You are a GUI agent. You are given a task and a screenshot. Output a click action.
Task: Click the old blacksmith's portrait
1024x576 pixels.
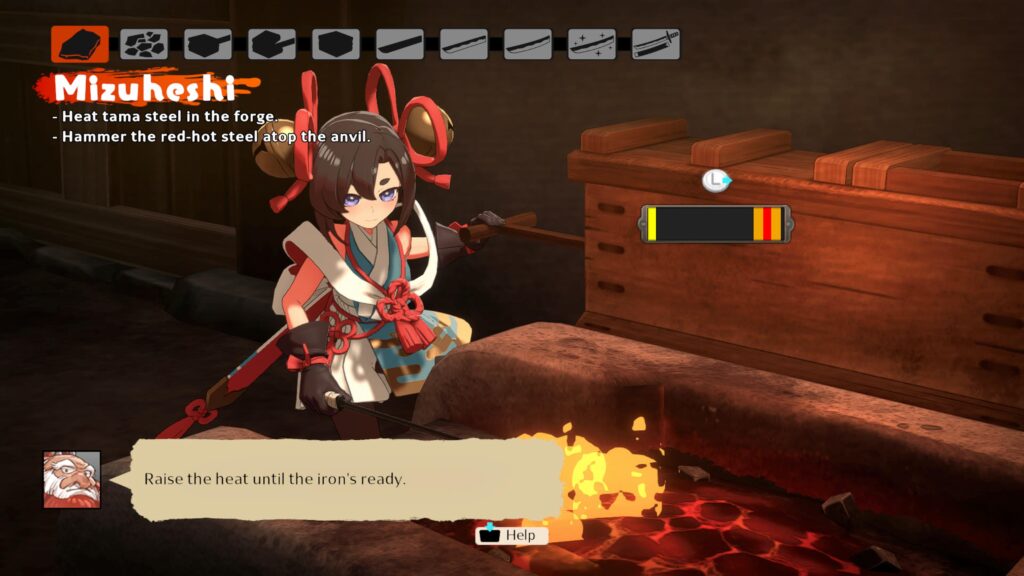click(x=72, y=479)
